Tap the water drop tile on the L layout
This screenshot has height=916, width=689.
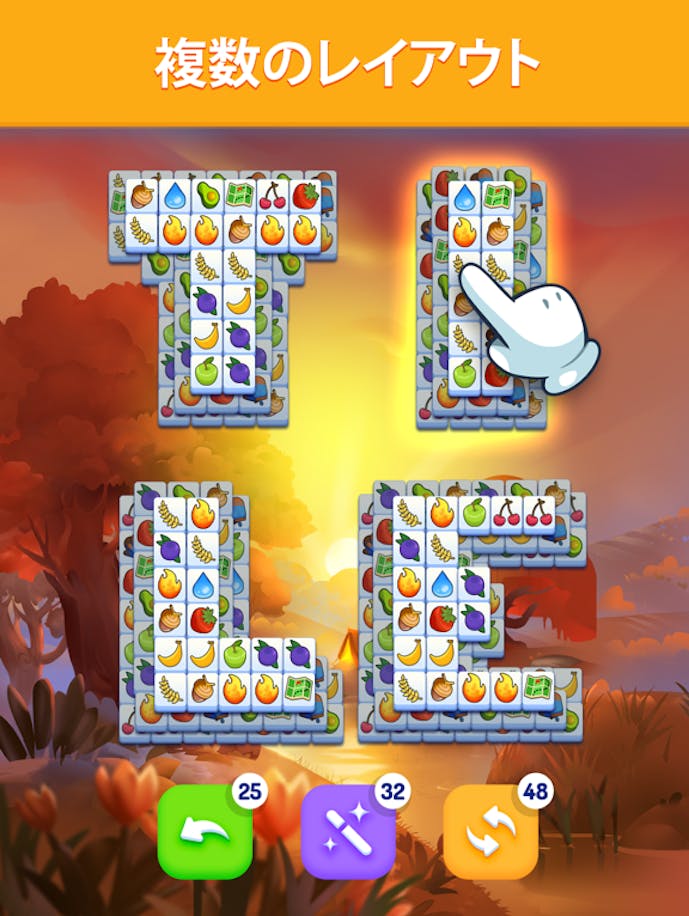click(x=203, y=584)
